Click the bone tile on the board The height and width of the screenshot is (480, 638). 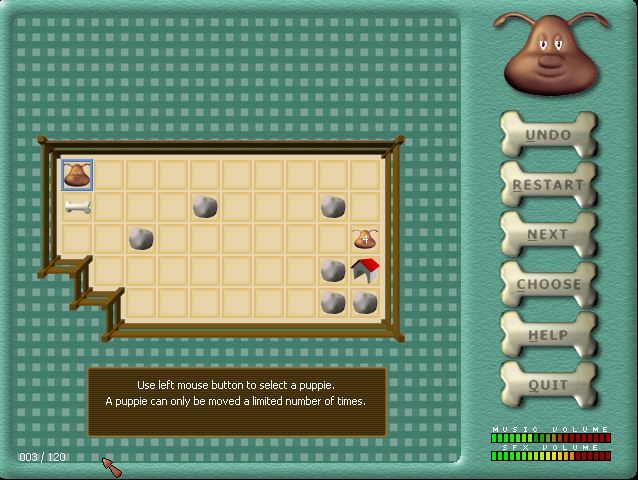[x=77, y=207]
